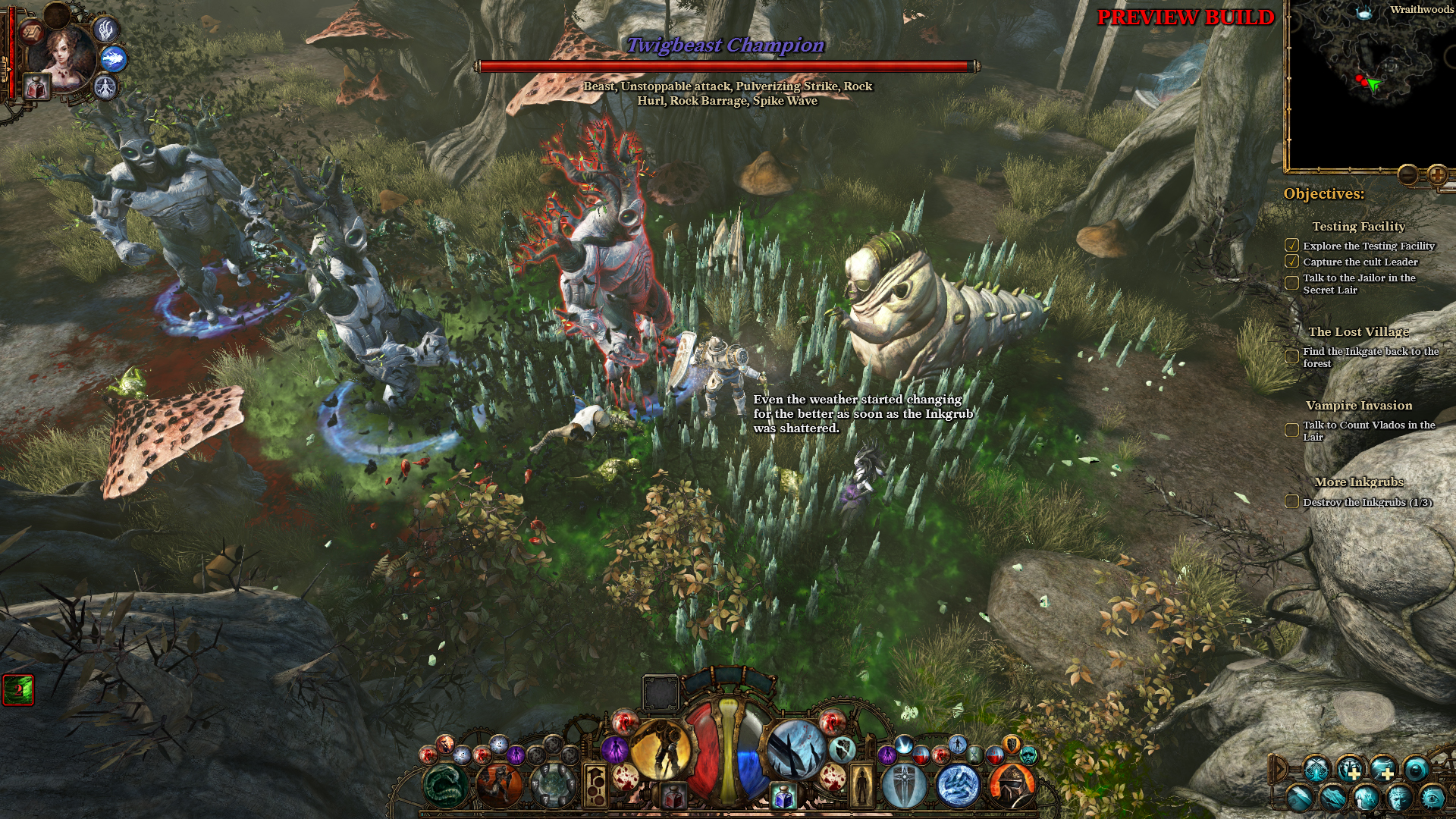The height and width of the screenshot is (819, 1456).
Task: Open the companion's chest inventory icon
Action: tap(33, 32)
